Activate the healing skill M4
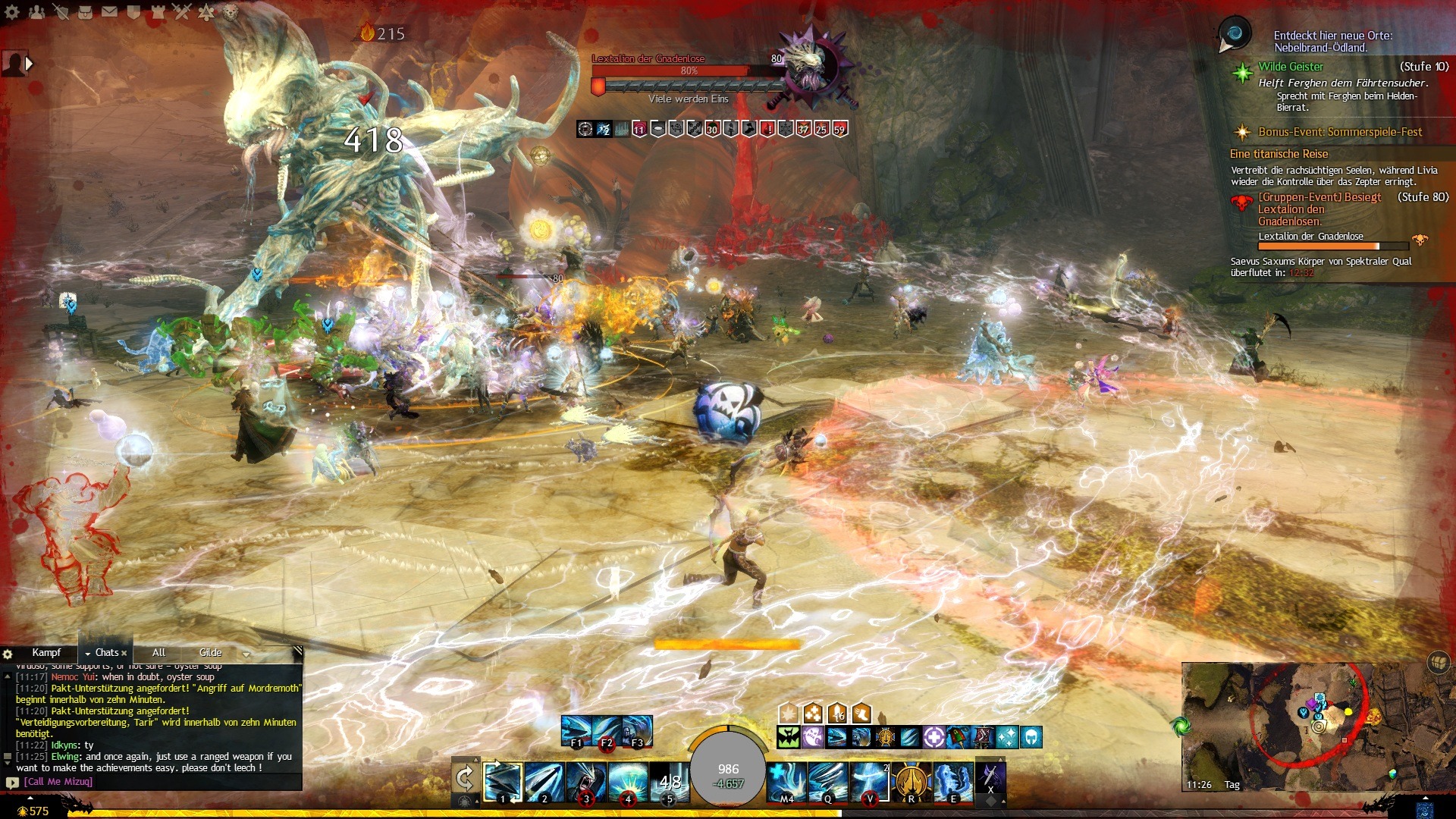This screenshot has height=819, width=1456. click(x=786, y=781)
